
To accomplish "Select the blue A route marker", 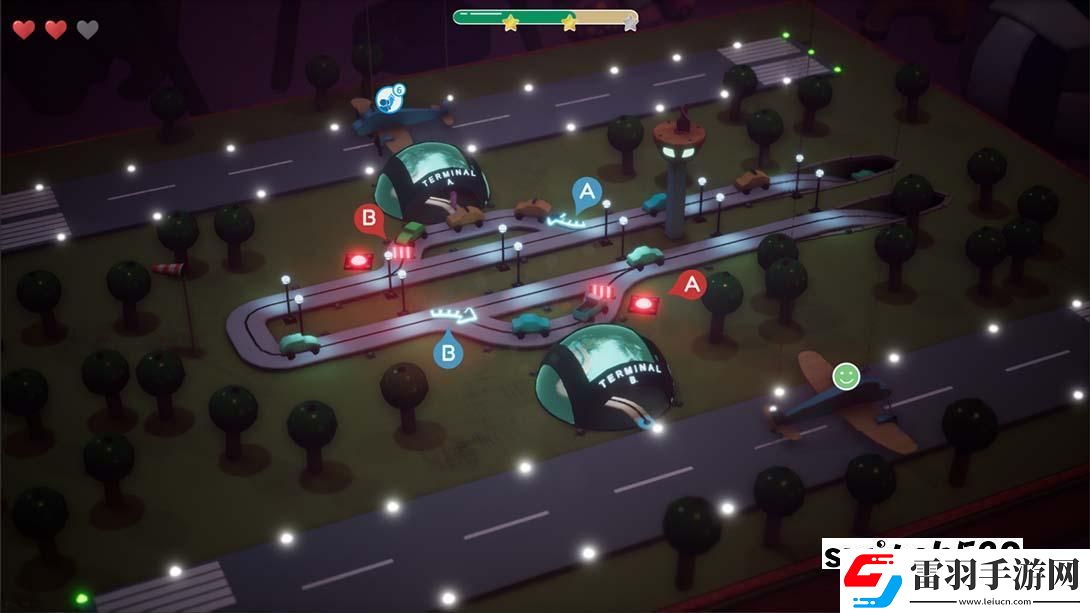I will (x=587, y=192).
